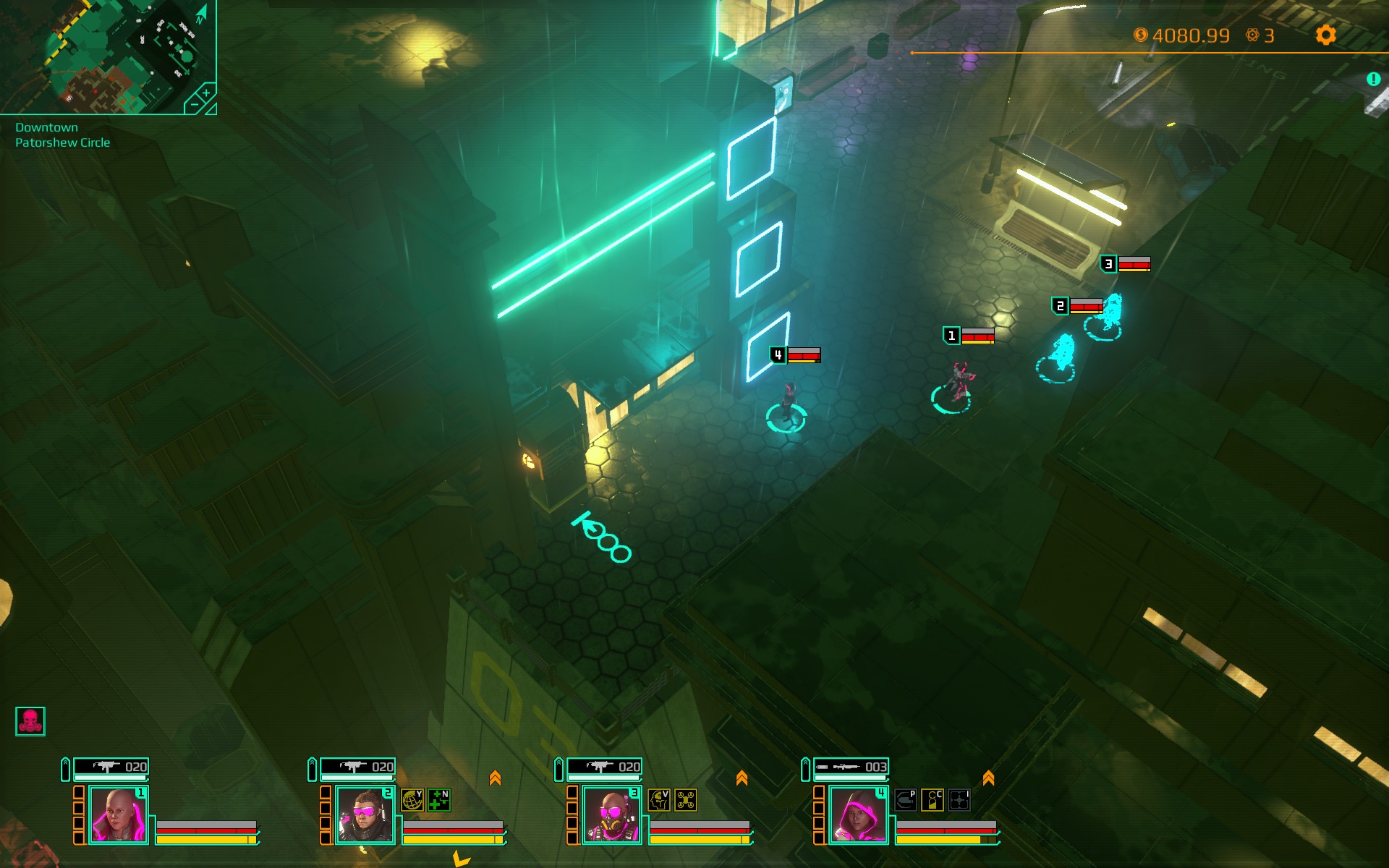The image size is (1389, 868).
Task: Open the orange gear settings menu
Action: [1325, 35]
